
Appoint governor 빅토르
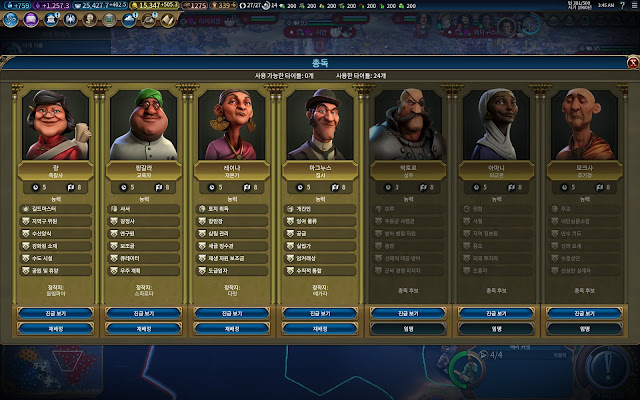coord(407,327)
